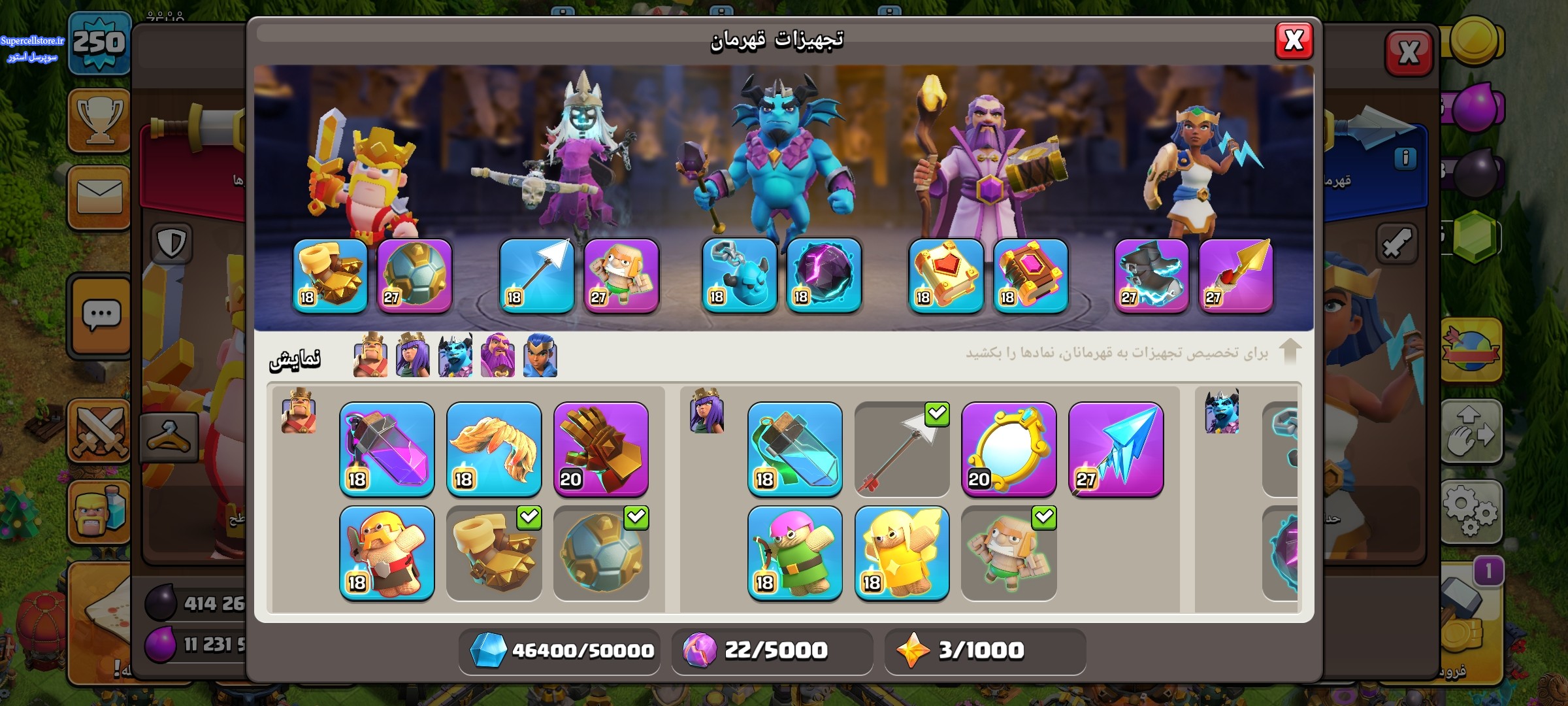Pick the Healer Puppet equipment
The height and width of the screenshot is (706, 1568).
[902, 553]
